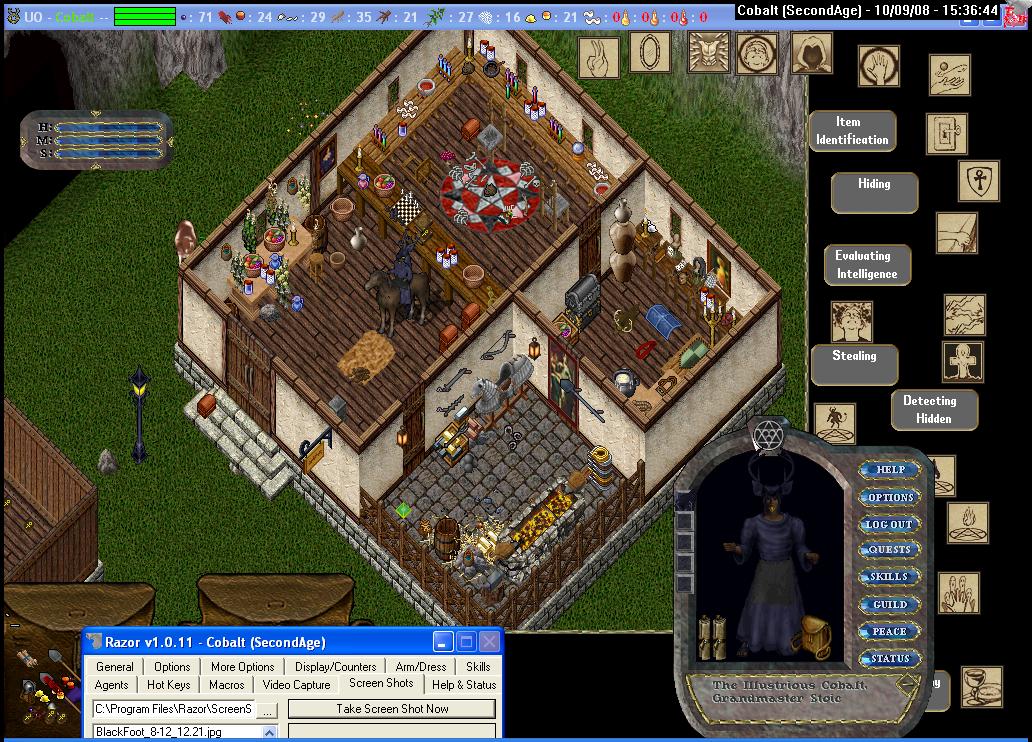Show the SKILLS list from paperdoll

889,577
